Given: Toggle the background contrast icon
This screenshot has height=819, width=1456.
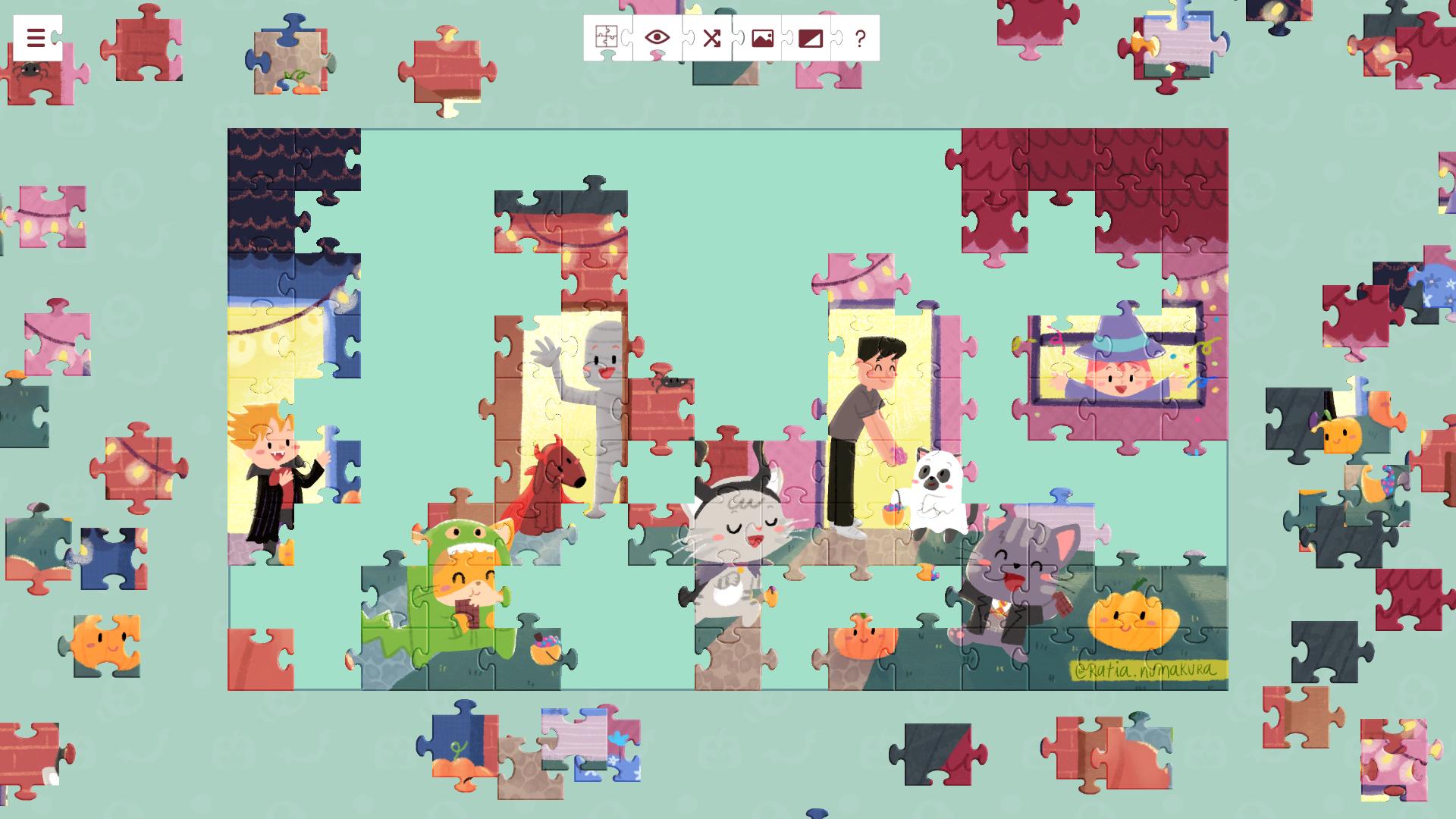Looking at the screenshot, I should [810, 38].
